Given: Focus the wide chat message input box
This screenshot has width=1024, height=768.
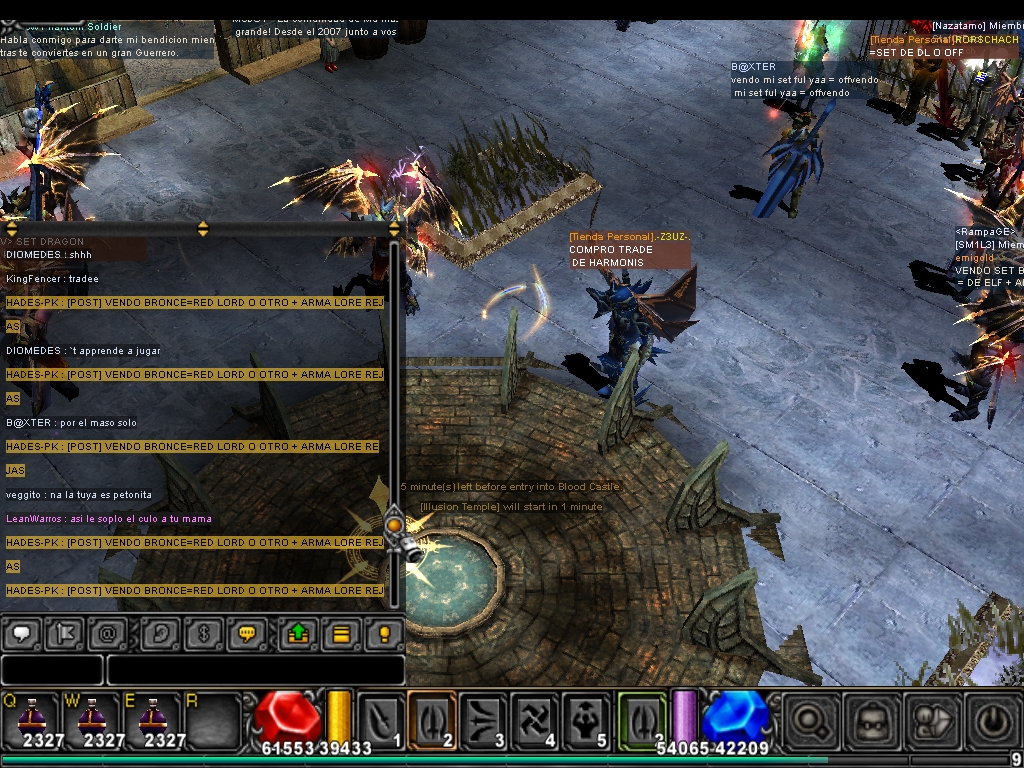Looking at the screenshot, I should coord(255,670).
